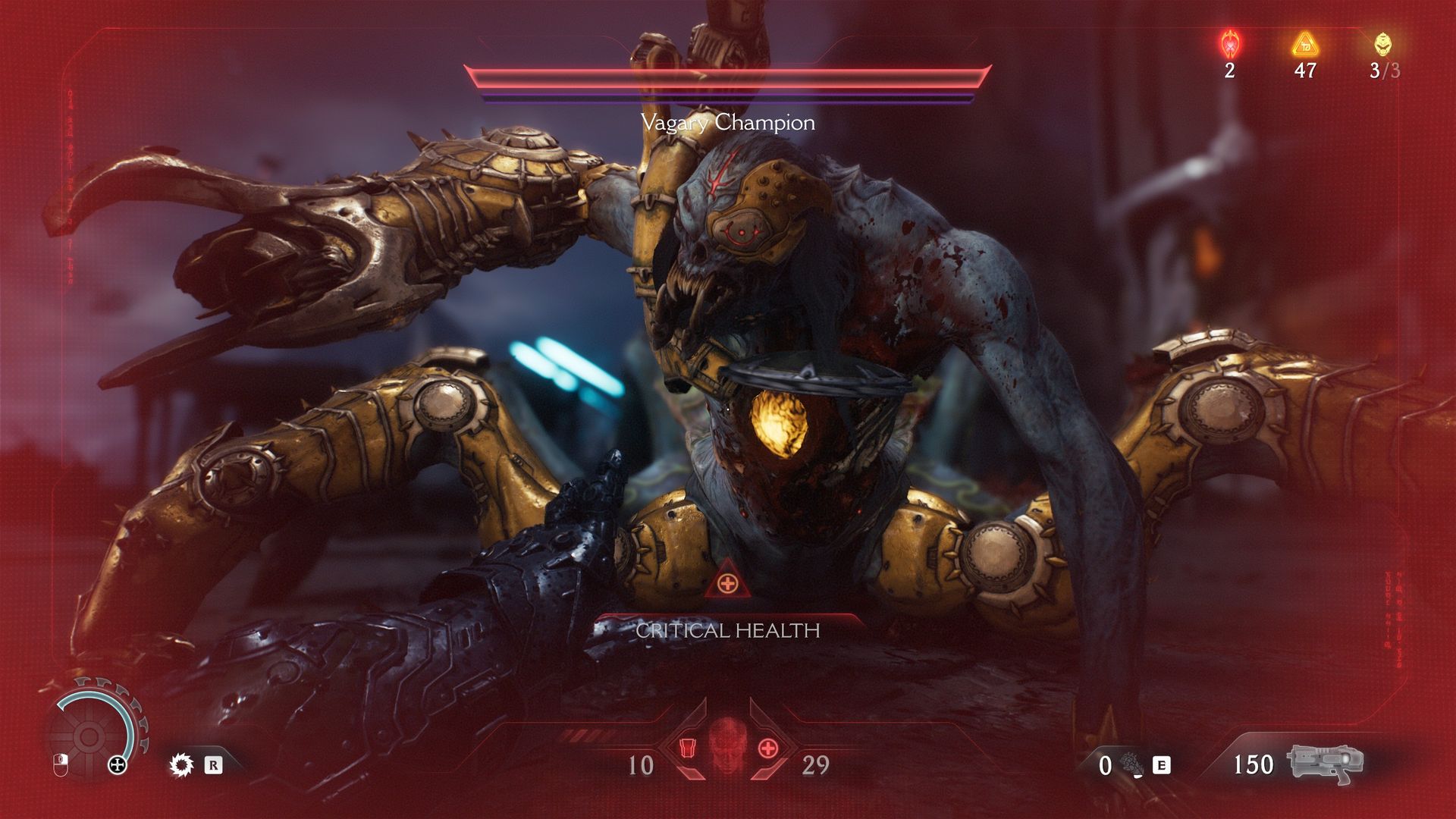The image size is (1456, 819).
Task: Activate the shield saw ability icon
Action: tap(181, 764)
